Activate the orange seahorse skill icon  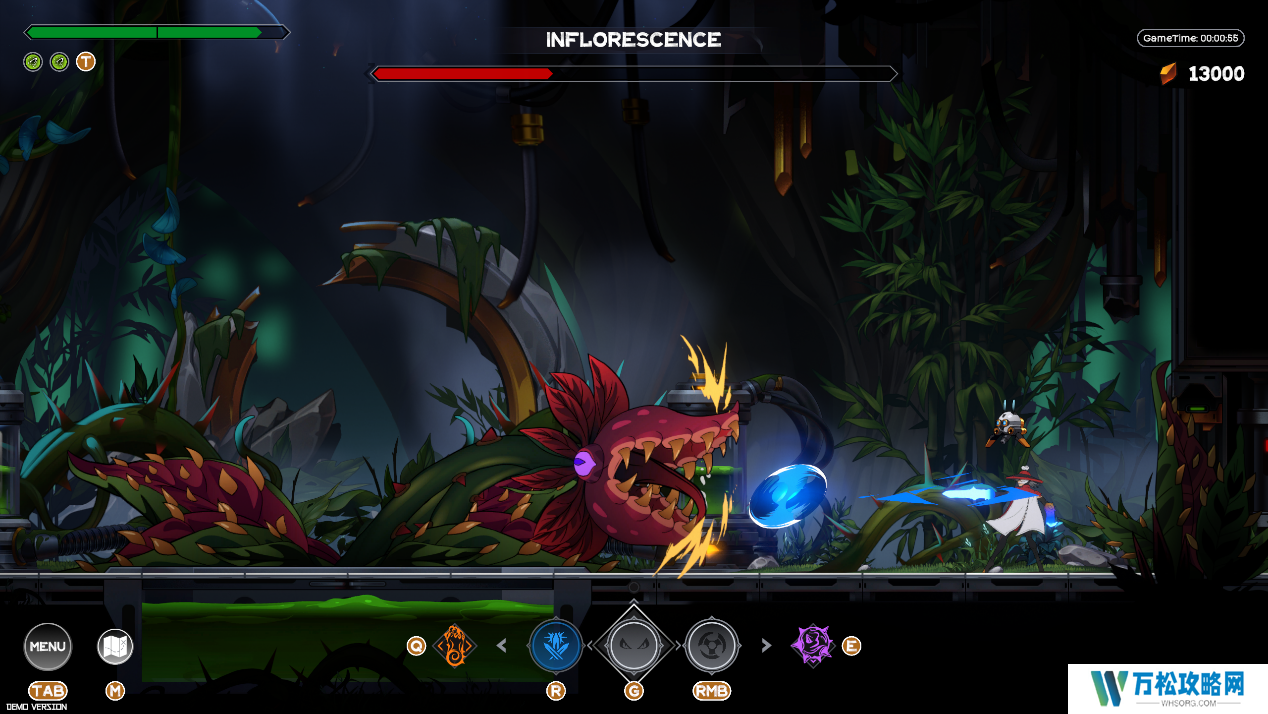tap(455, 646)
